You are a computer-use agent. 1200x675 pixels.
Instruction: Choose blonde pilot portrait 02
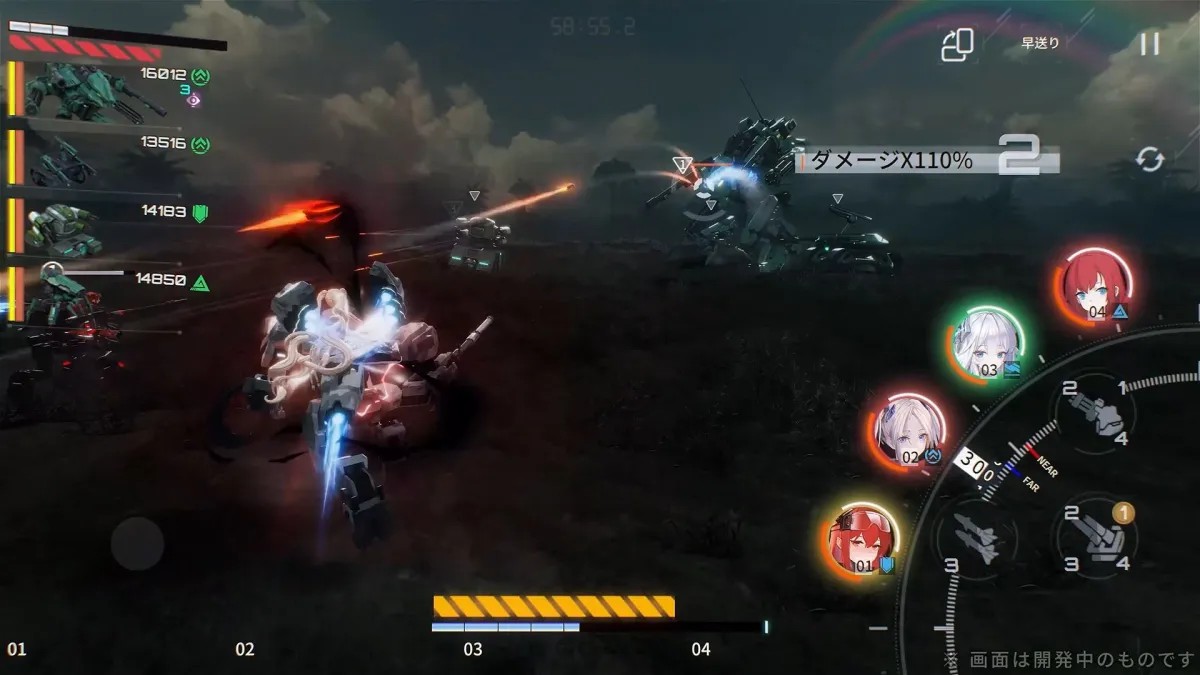point(907,431)
